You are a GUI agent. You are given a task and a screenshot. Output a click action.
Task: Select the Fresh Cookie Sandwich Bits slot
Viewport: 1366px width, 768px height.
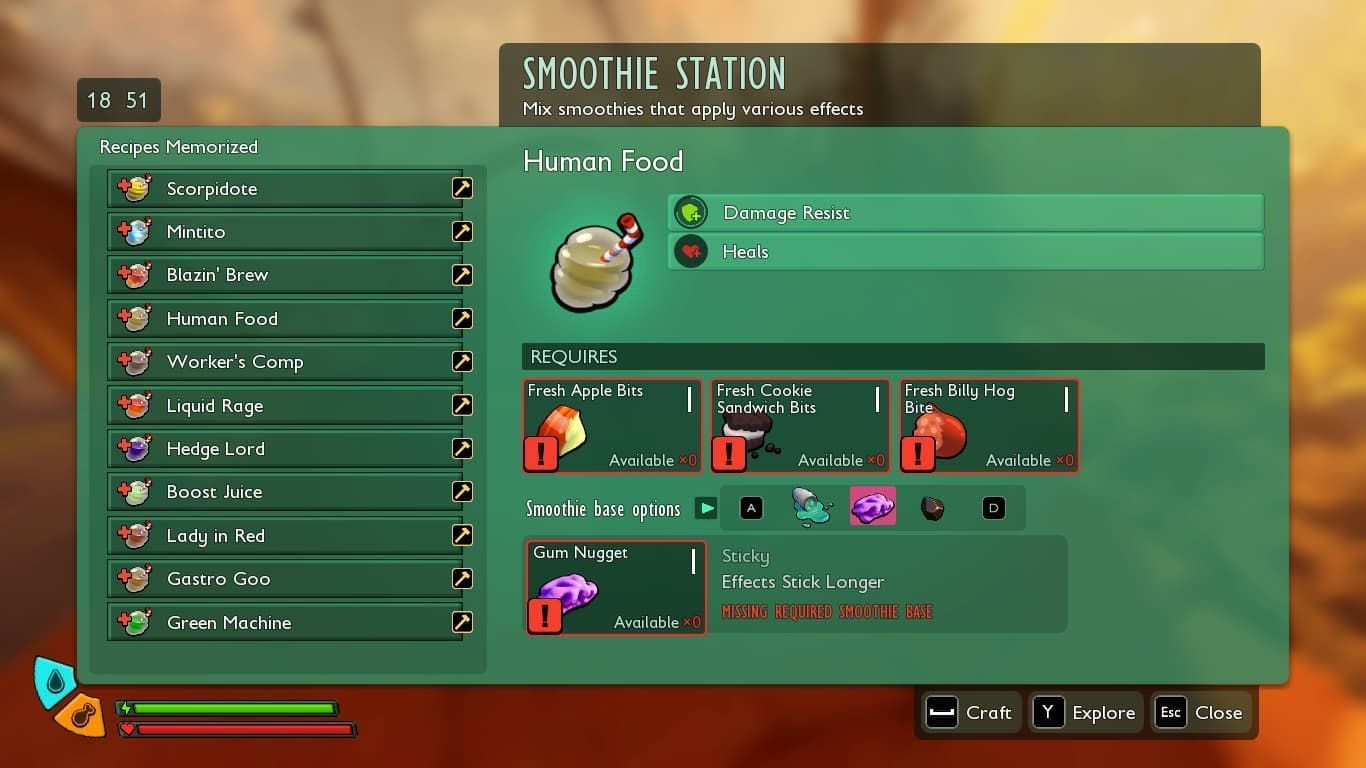click(800, 425)
